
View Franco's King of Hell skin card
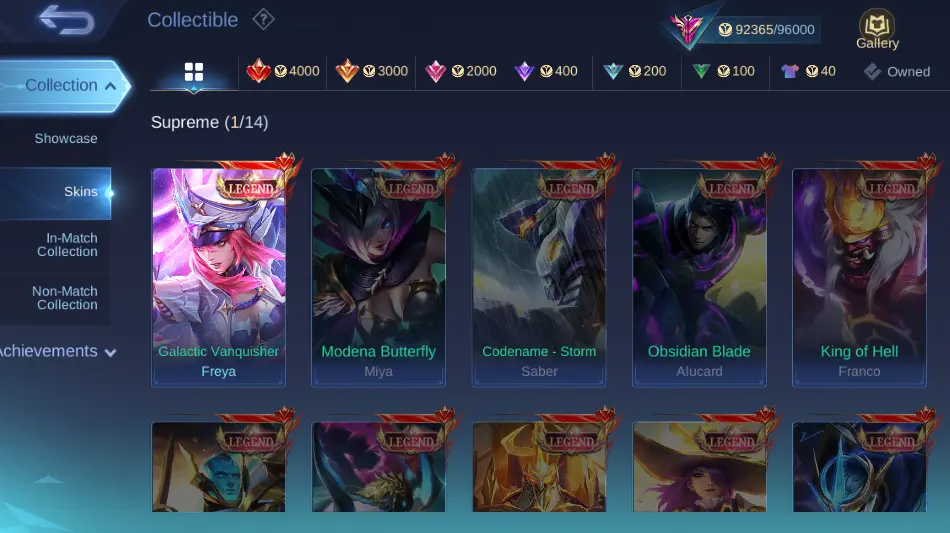coord(859,277)
